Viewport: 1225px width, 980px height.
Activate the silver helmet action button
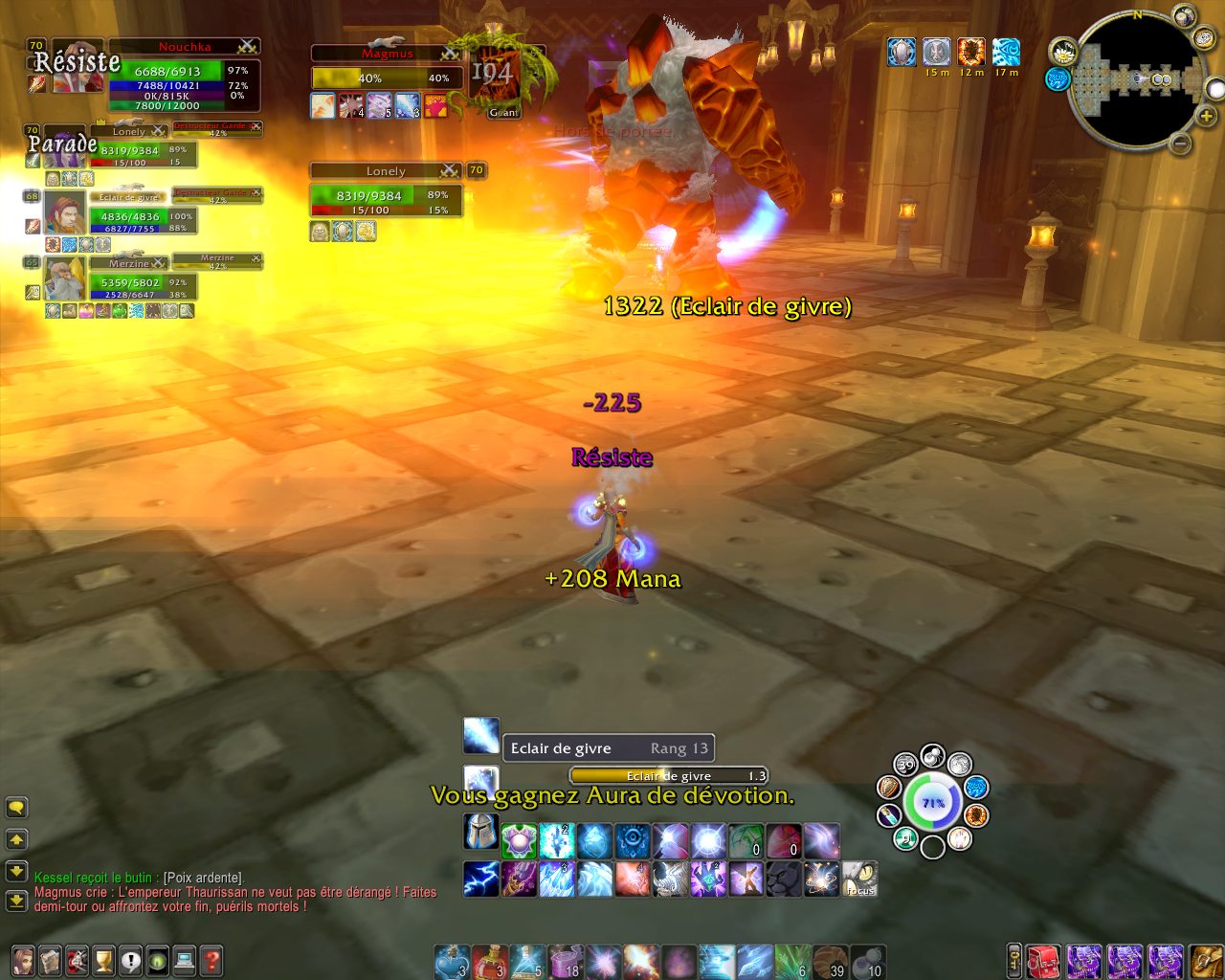tap(480, 833)
